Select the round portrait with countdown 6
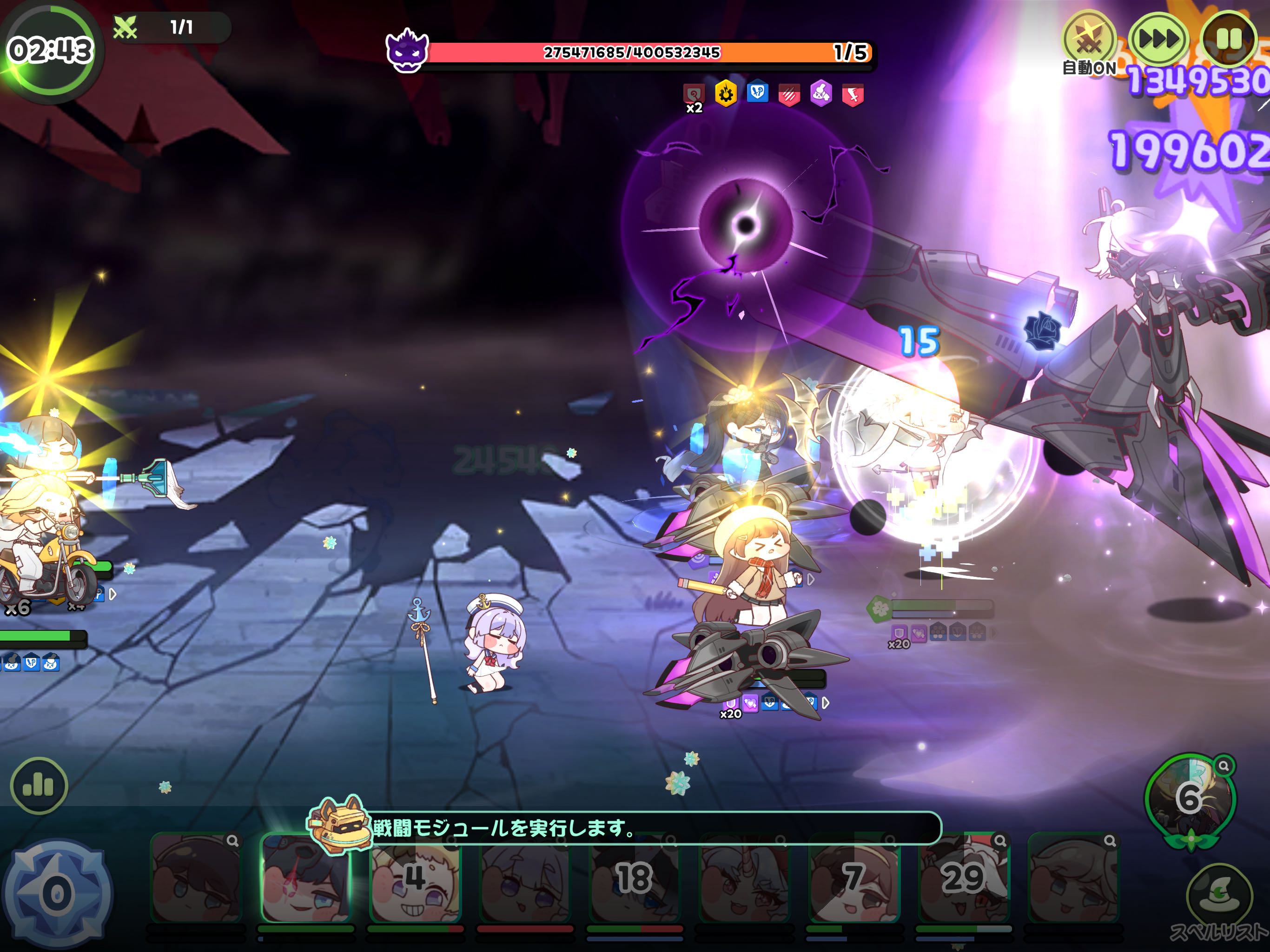The height and width of the screenshot is (952, 1270). pyautogui.click(x=1190, y=798)
